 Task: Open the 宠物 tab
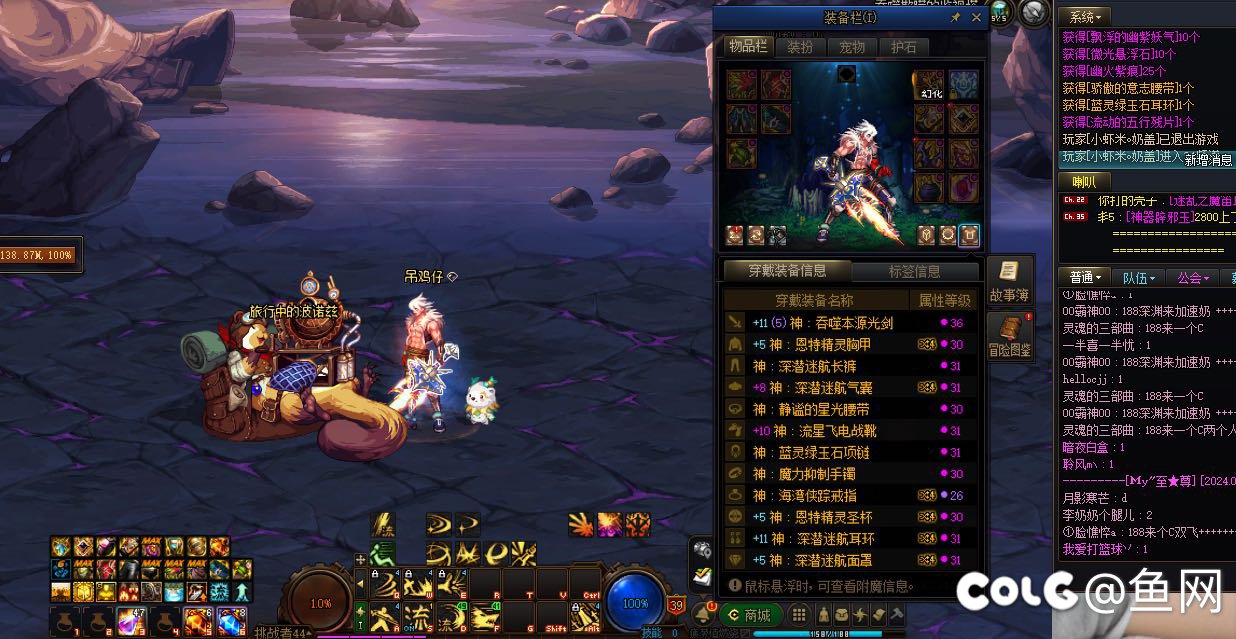pos(852,47)
